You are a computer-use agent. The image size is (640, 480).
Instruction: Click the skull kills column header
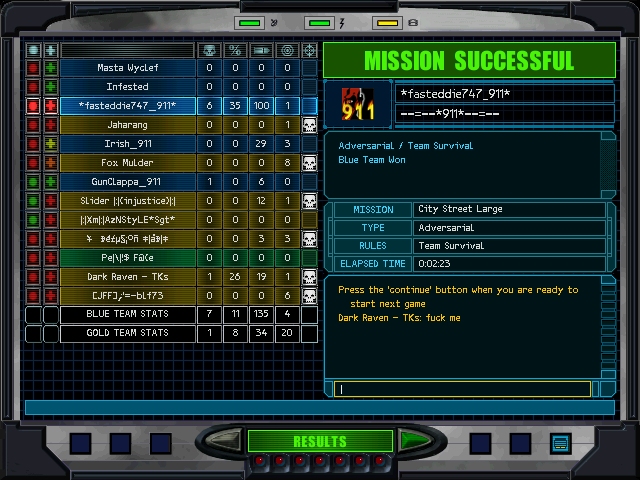(209, 50)
